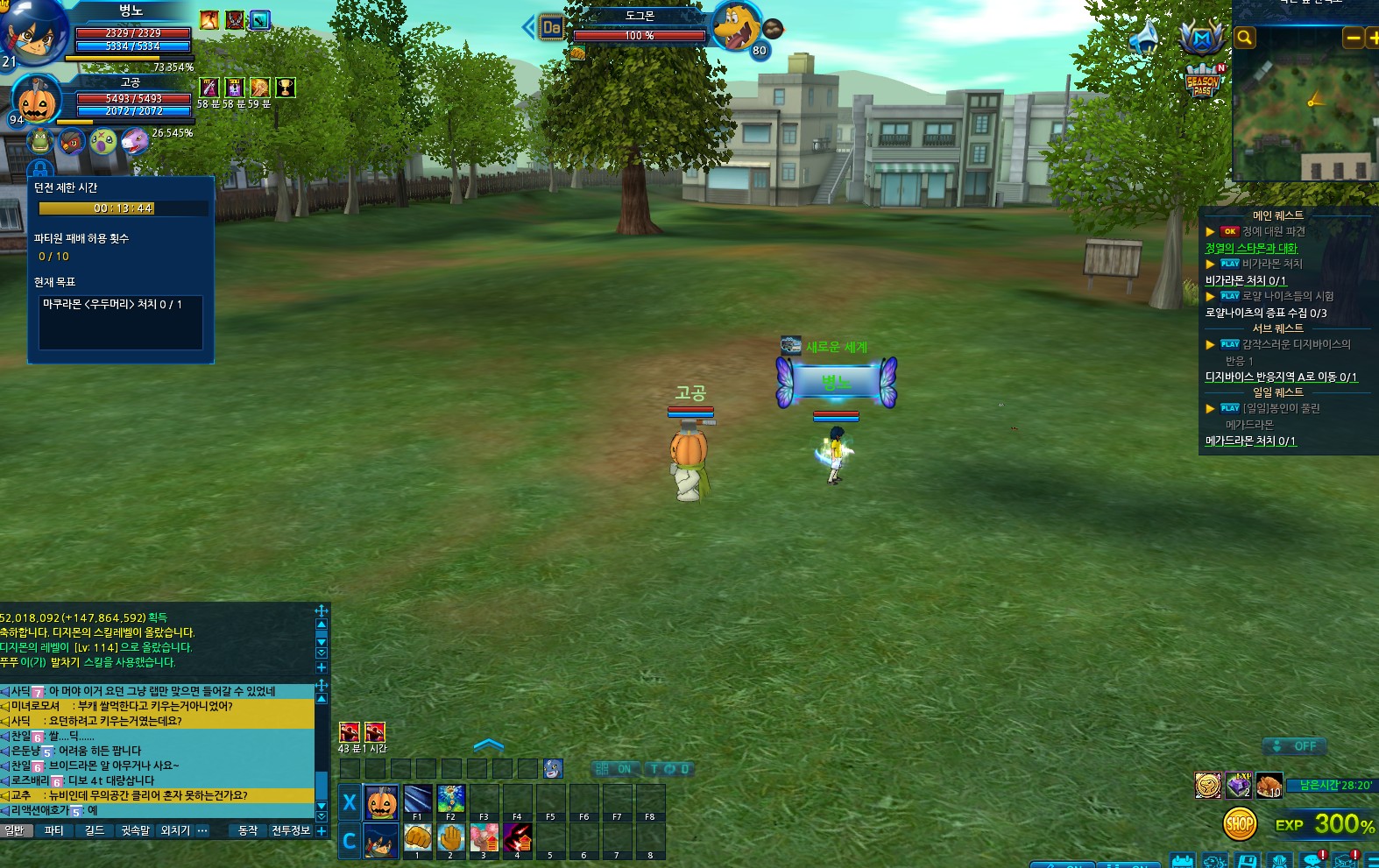Switch to the 길드 chat tab

tap(95, 830)
